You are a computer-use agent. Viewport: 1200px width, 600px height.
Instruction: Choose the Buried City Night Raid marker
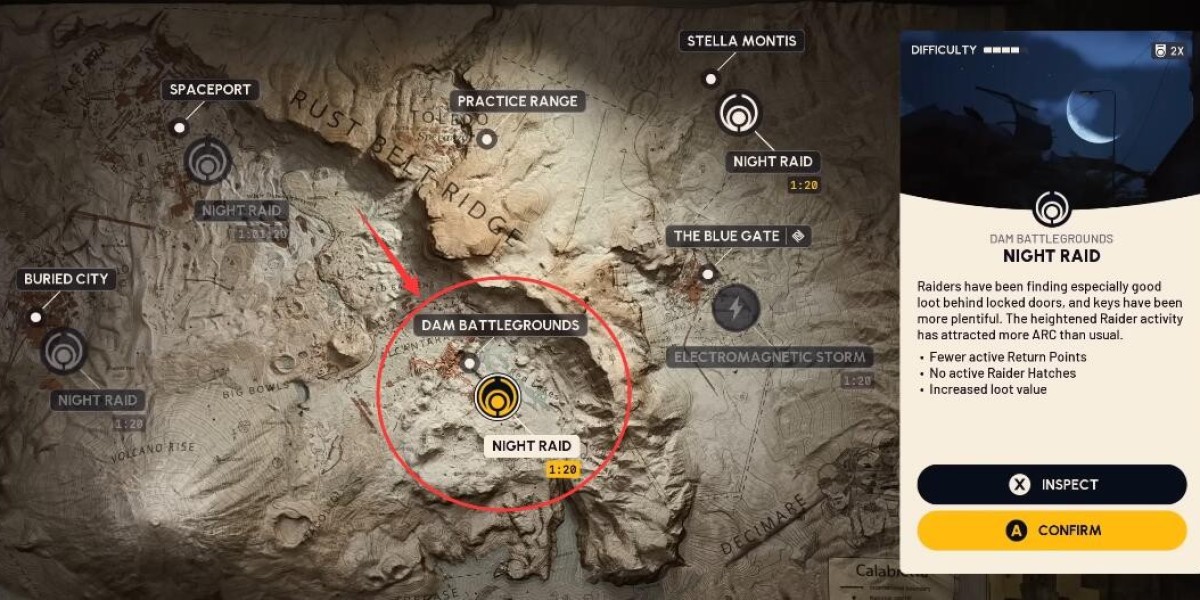[x=65, y=351]
